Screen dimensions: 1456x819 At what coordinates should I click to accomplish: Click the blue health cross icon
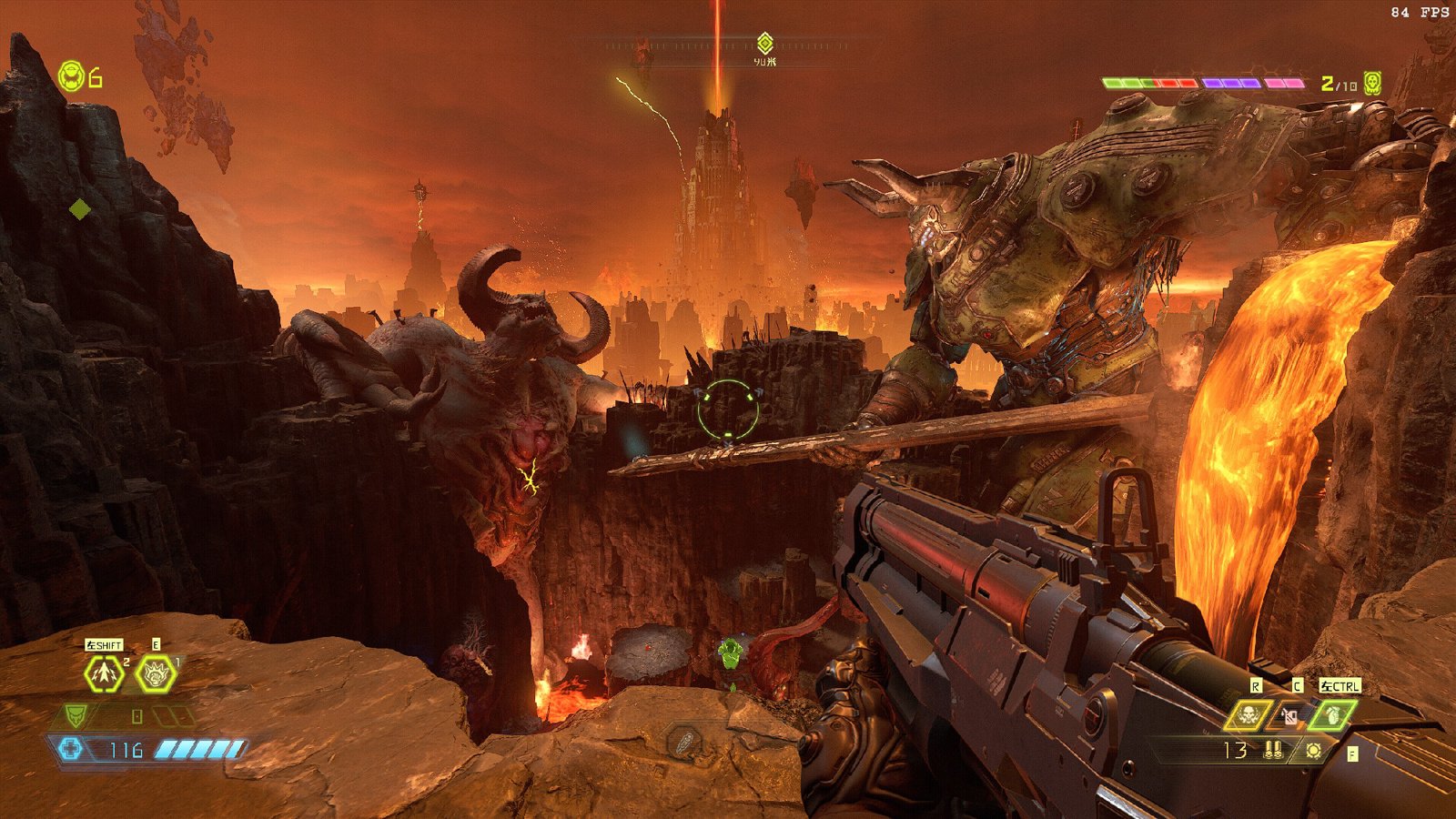pyautogui.click(x=71, y=749)
